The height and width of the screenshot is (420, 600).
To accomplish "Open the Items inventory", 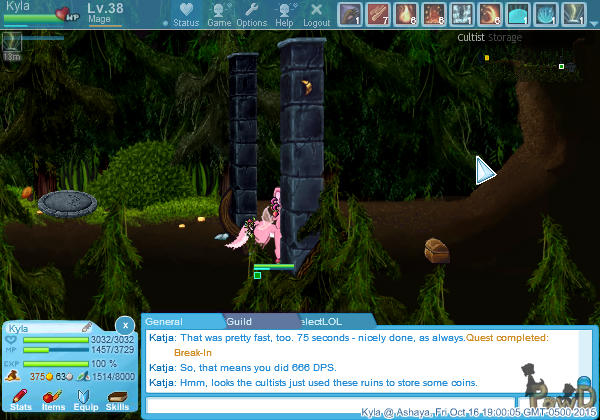I will click(x=53, y=400).
